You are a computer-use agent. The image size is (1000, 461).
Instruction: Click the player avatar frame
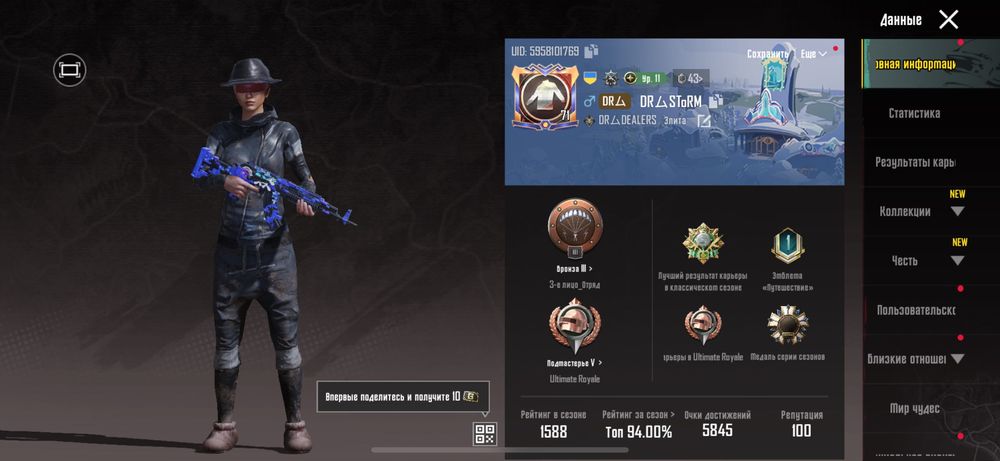click(543, 97)
